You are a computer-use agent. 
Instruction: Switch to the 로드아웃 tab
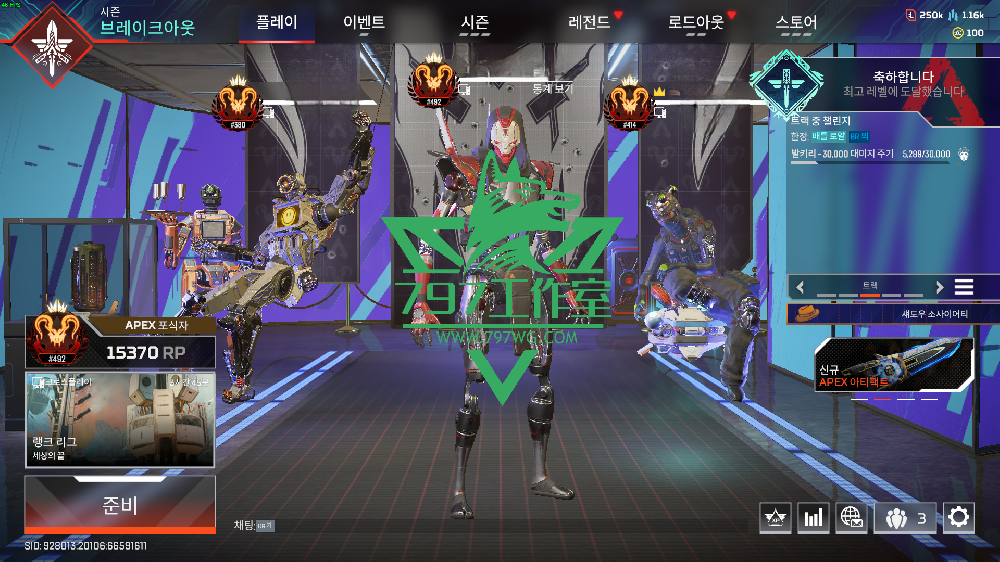click(695, 22)
